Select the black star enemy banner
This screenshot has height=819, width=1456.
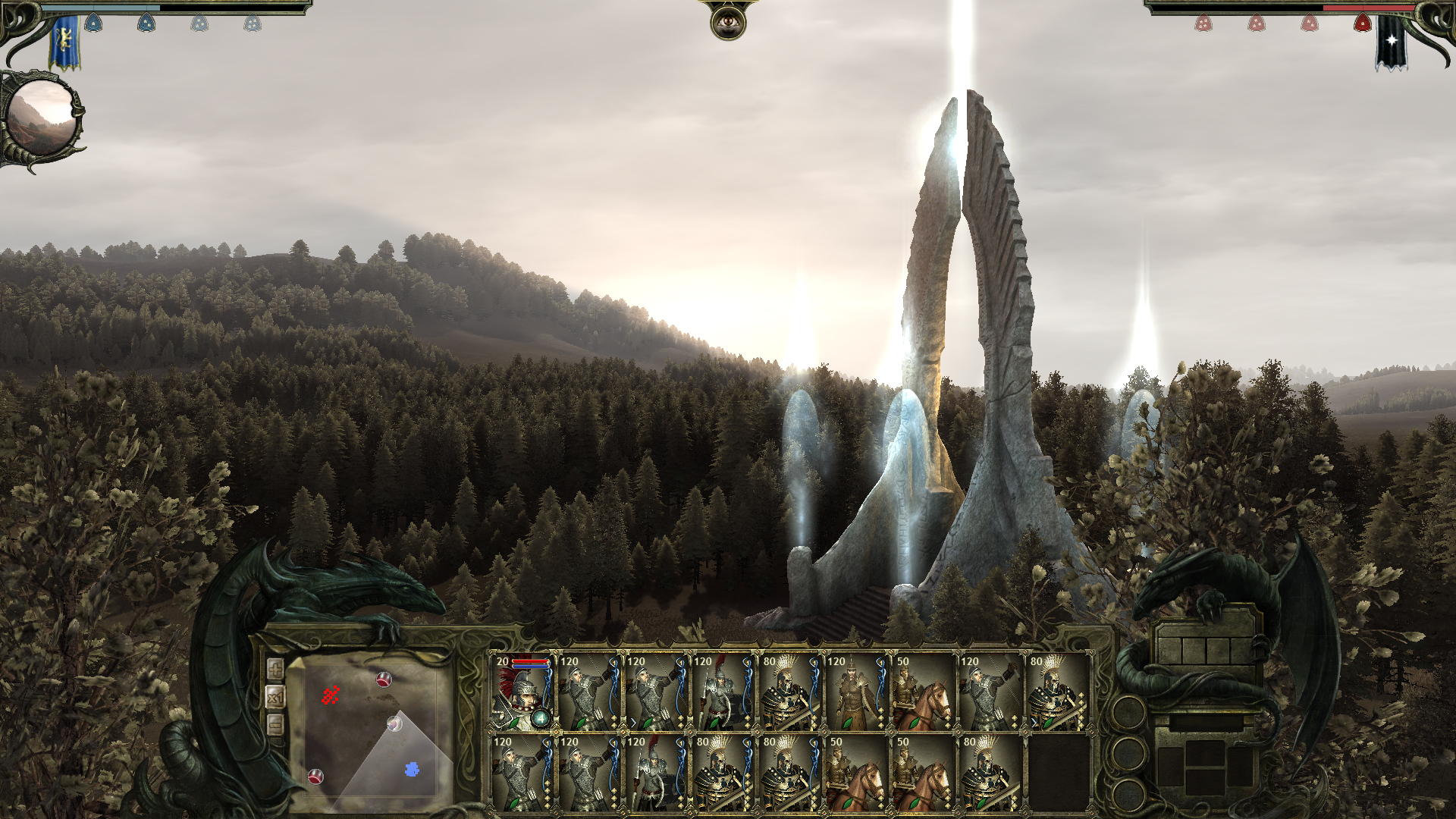pyautogui.click(x=1391, y=42)
